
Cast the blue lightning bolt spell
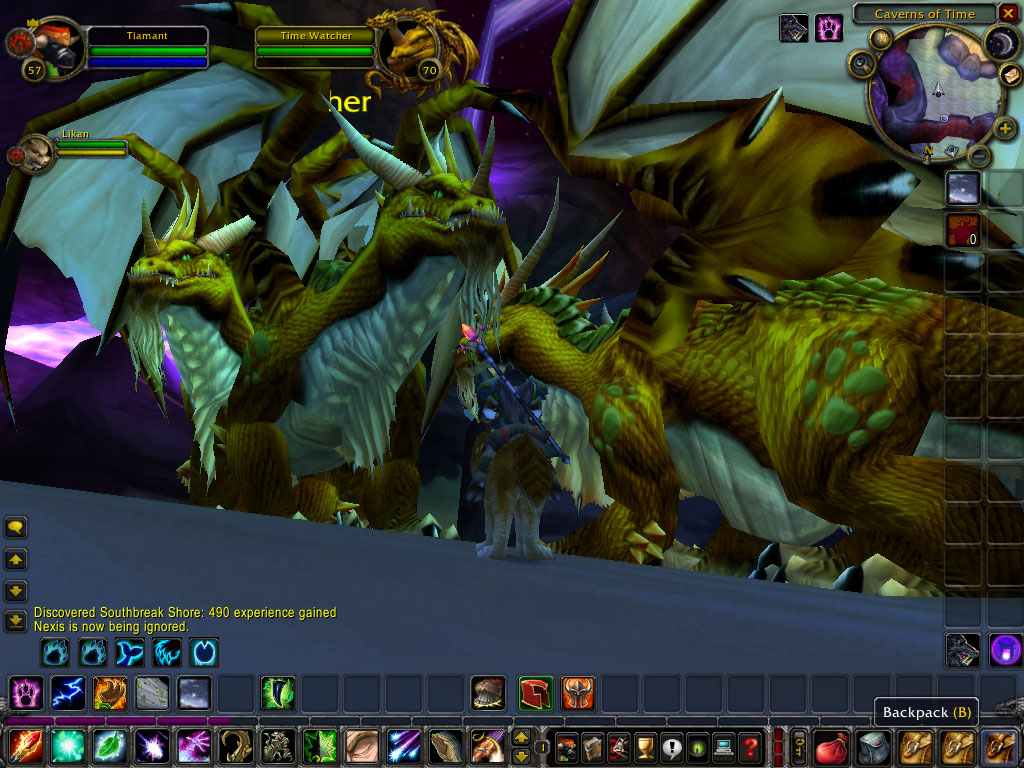point(68,692)
